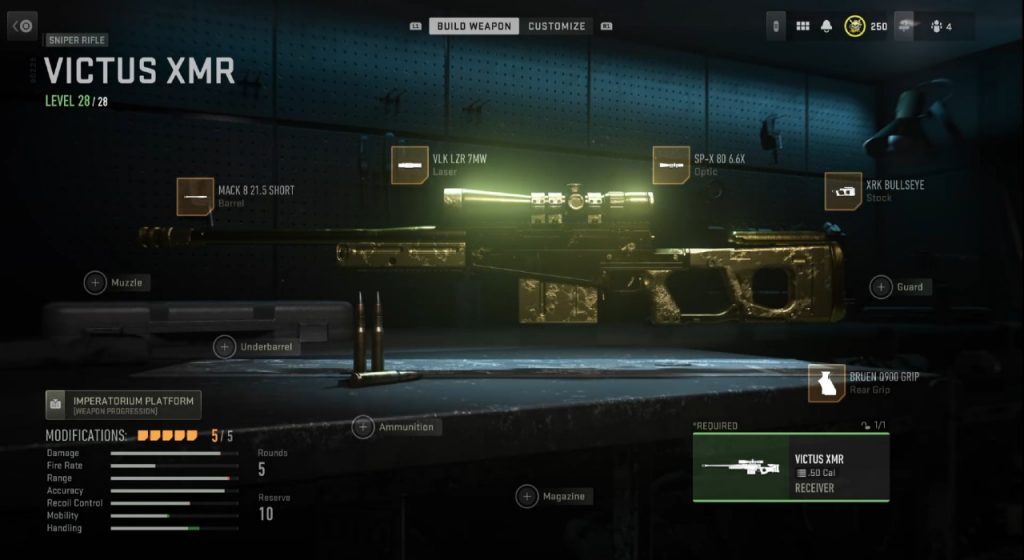Select the Victus XMR receiver card

click(x=790, y=466)
